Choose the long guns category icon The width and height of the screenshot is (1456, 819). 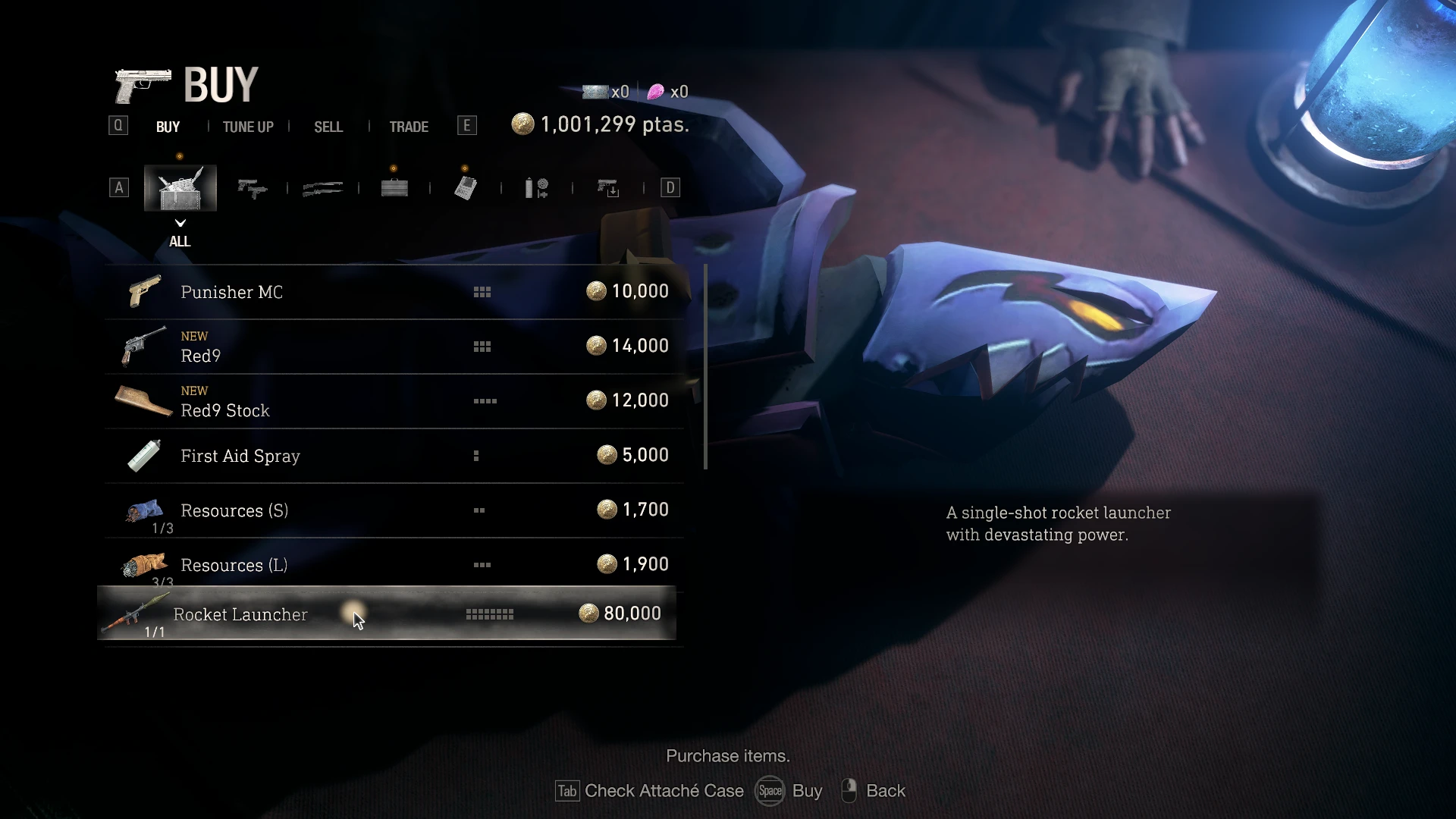[323, 188]
